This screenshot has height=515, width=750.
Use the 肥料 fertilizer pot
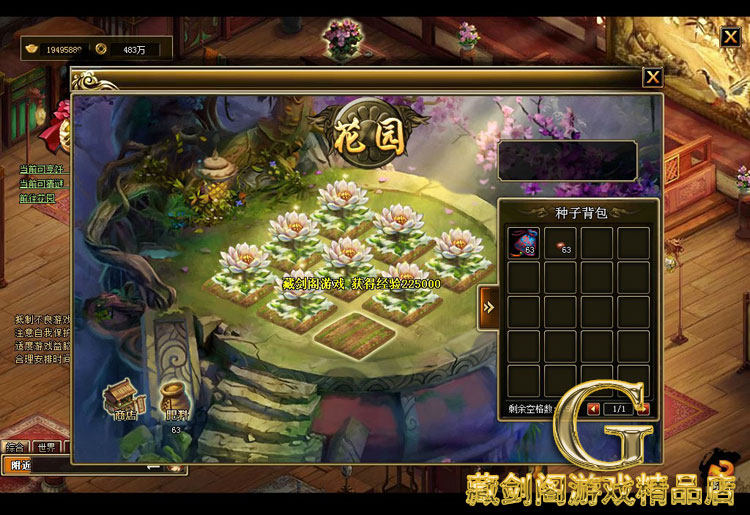pyautogui.click(x=174, y=402)
